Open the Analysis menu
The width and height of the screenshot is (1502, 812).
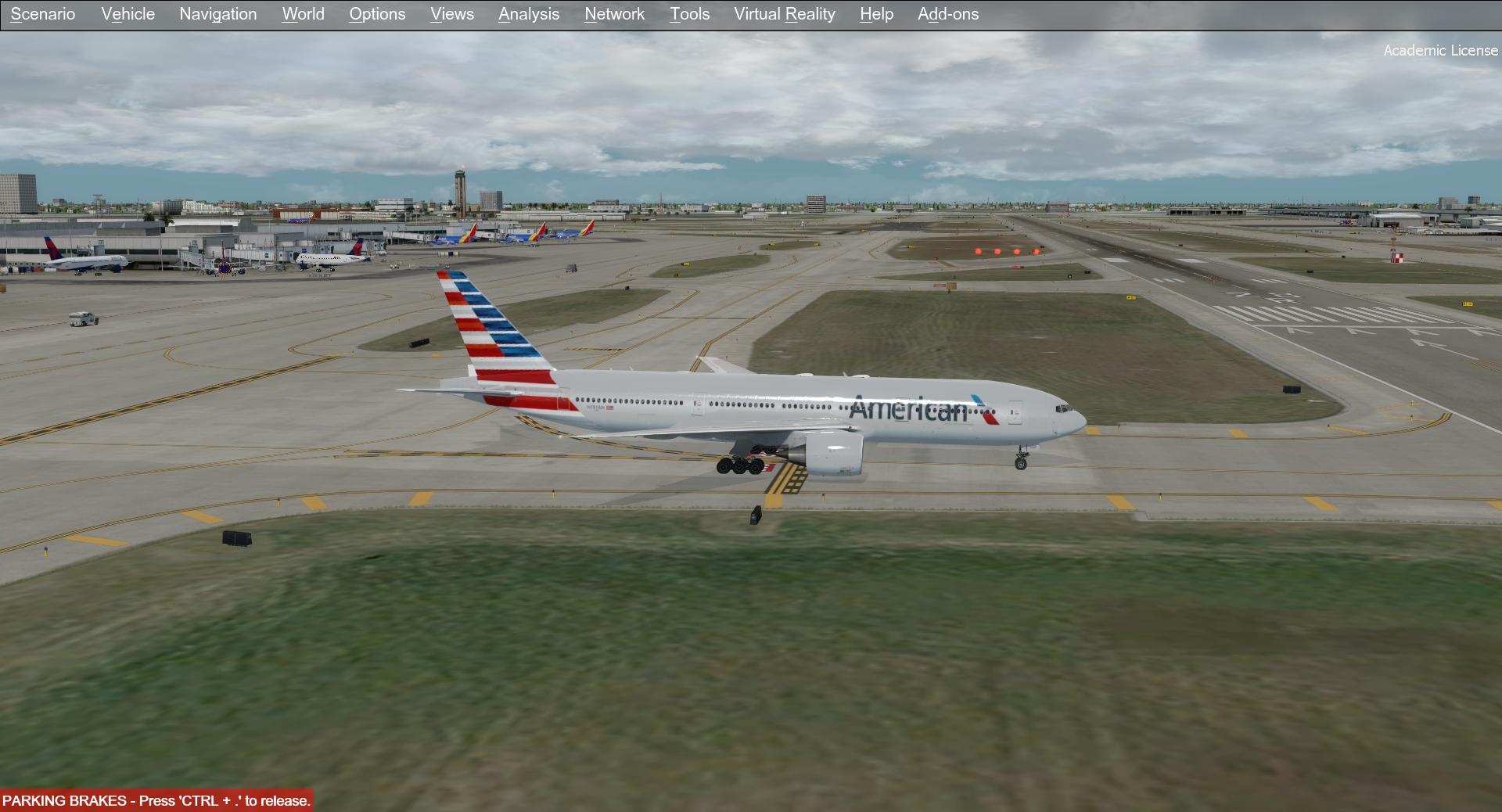pos(528,14)
